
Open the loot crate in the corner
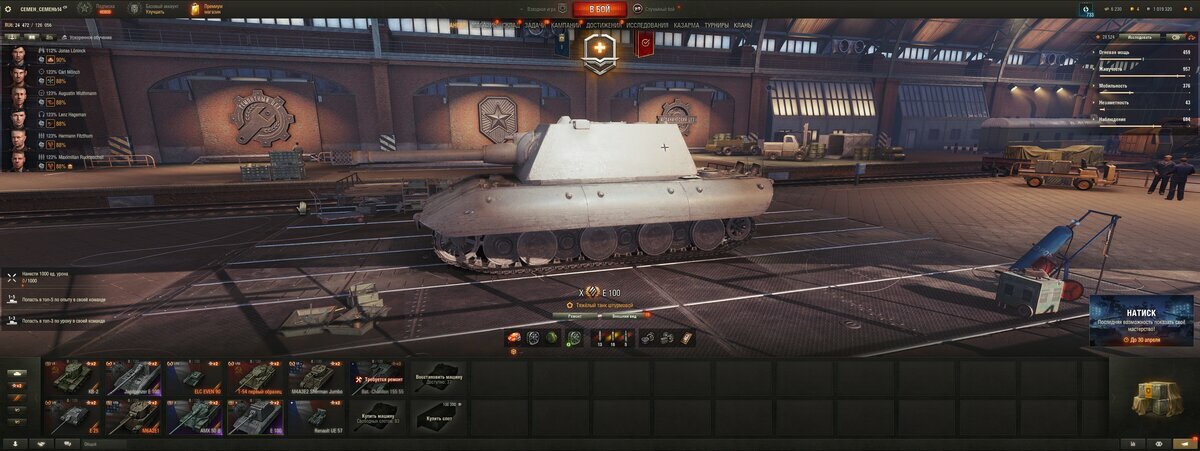(x=1153, y=399)
